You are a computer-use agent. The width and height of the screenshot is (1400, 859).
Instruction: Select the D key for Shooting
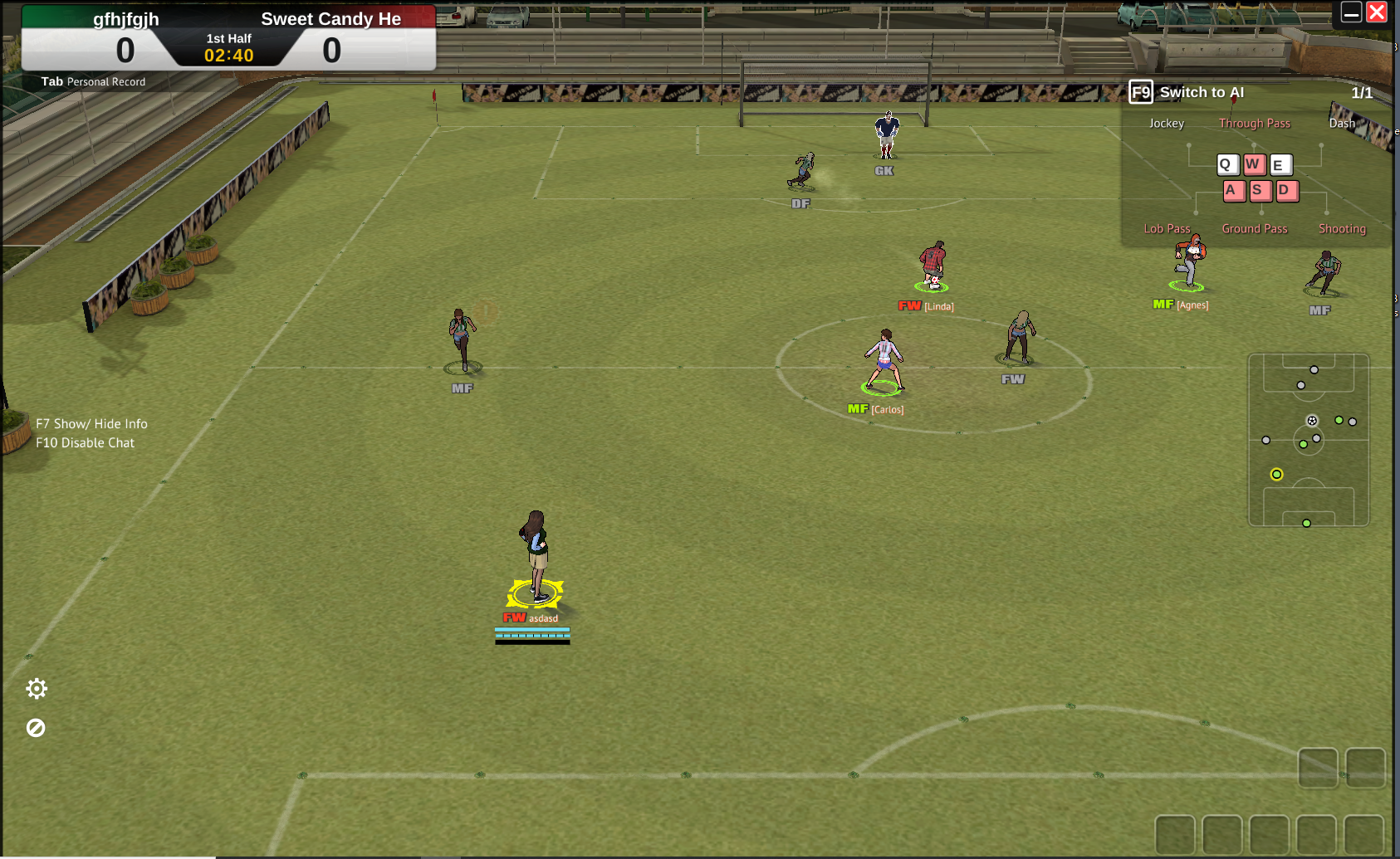[x=1287, y=191]
